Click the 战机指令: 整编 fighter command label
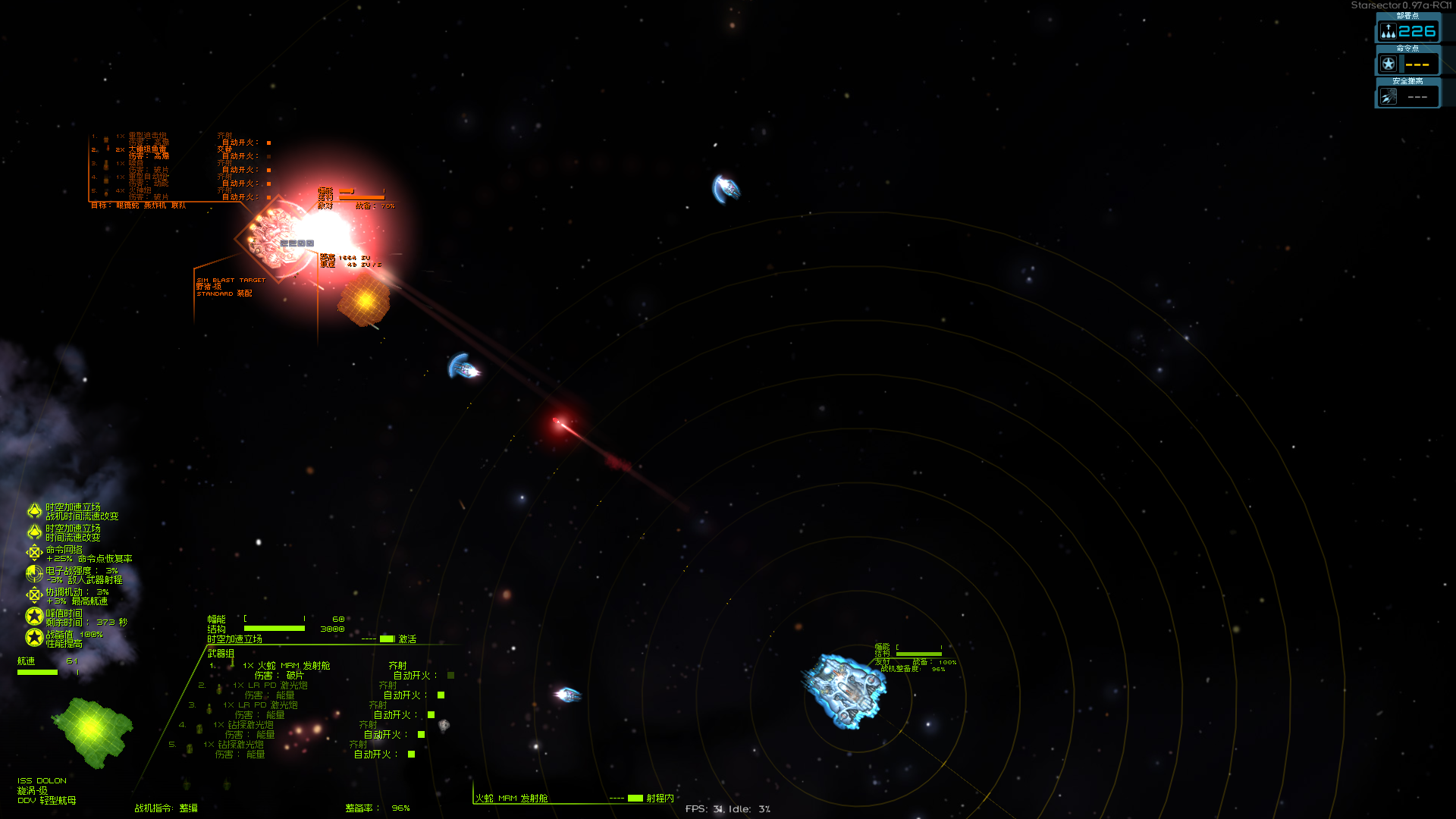This screenshot has height=819, width=1456. click(x=166, y=808)
